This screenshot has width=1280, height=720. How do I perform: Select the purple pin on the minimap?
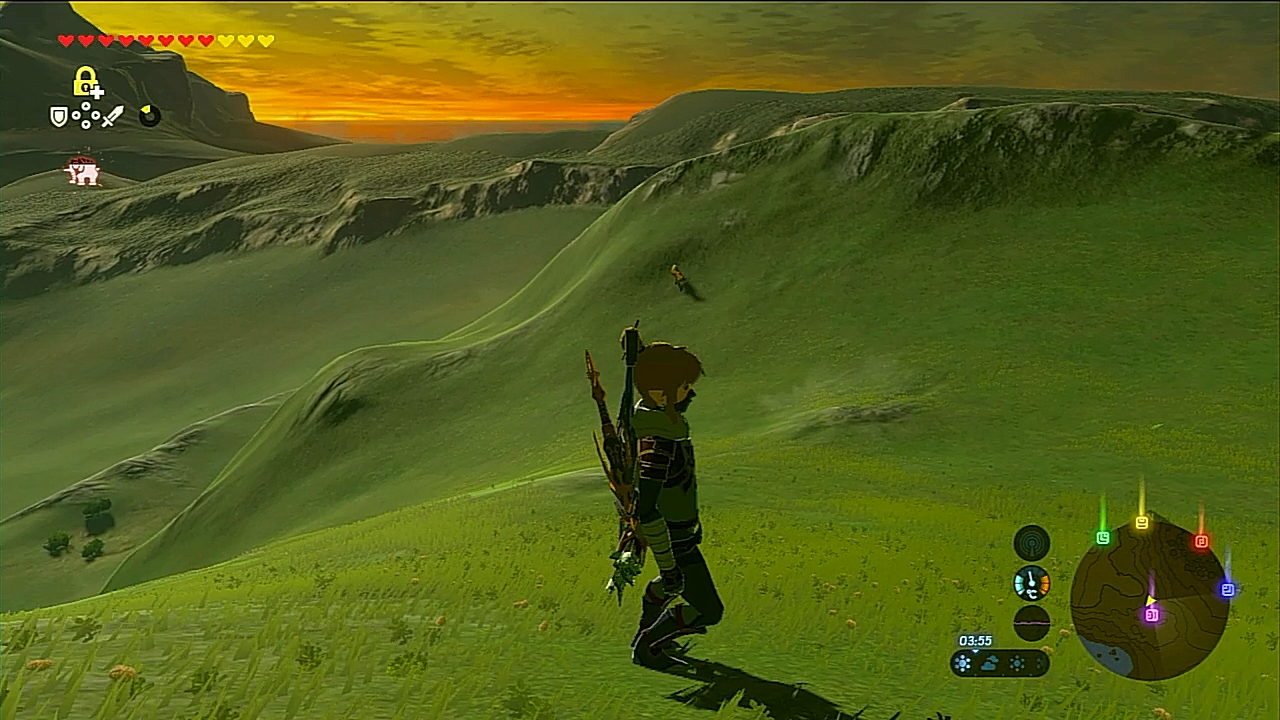point(1152,615)
